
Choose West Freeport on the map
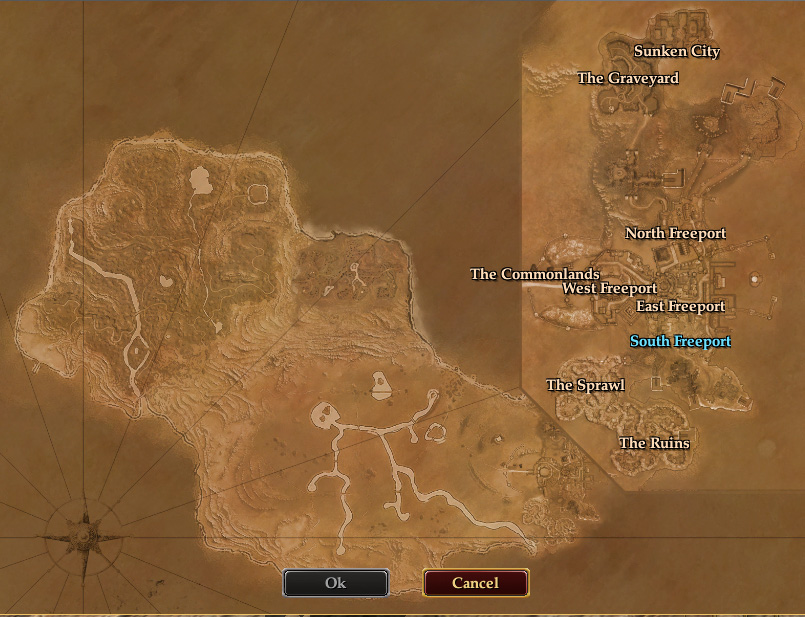click(609, 288)
